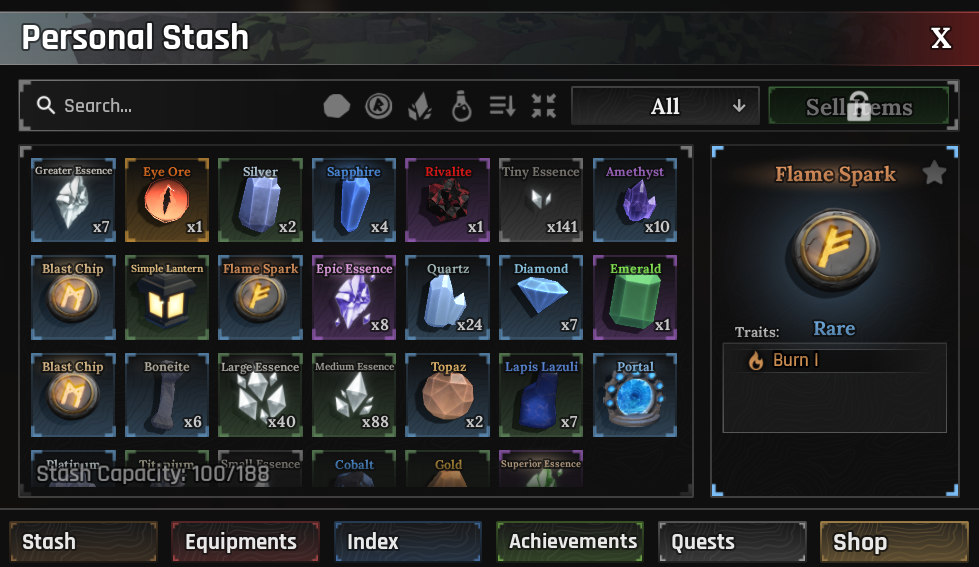Choose the Diamond stack
979x567 pixels.
click(541, 297)
